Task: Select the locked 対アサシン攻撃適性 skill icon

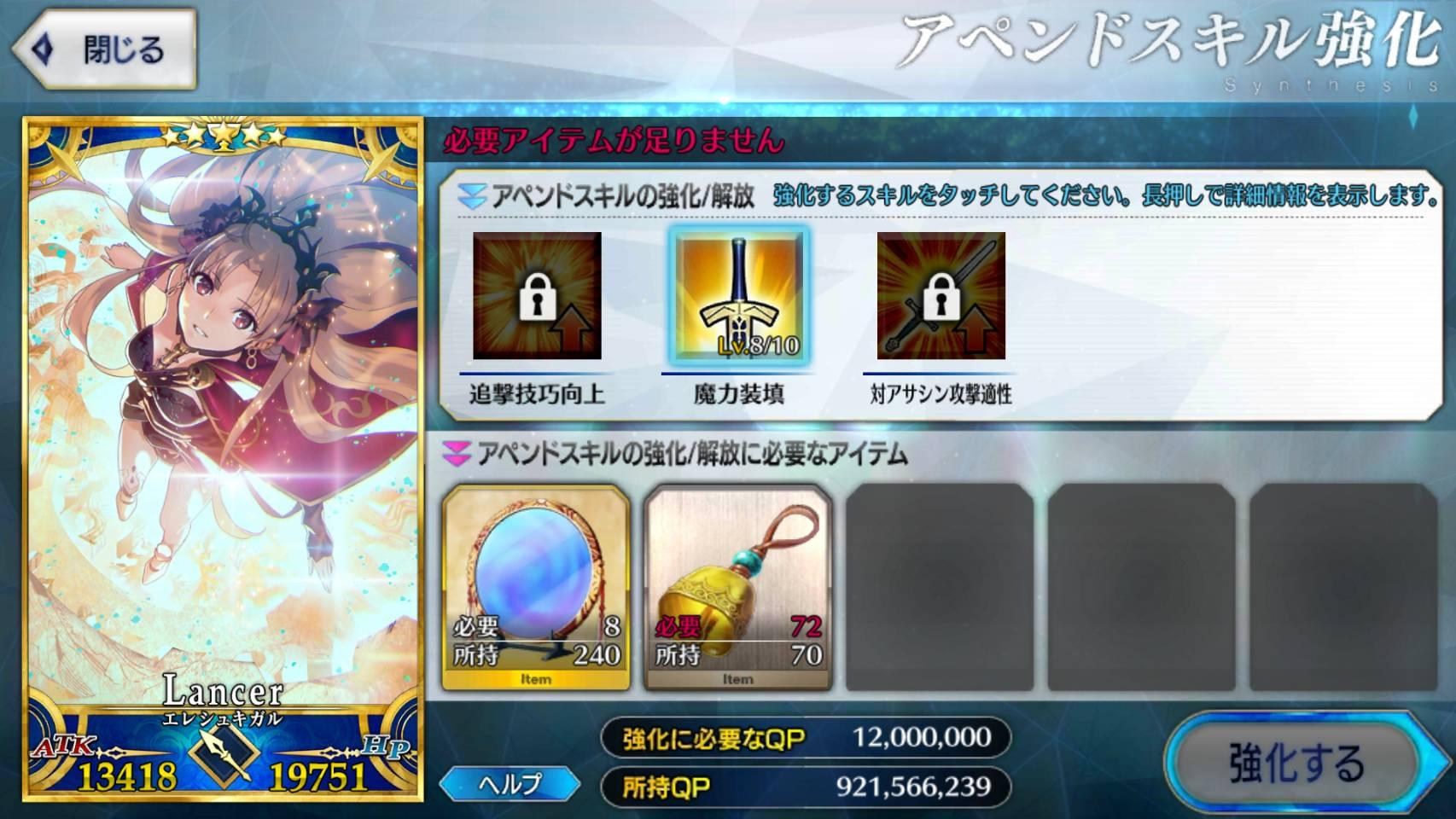Action: point(943,299)
